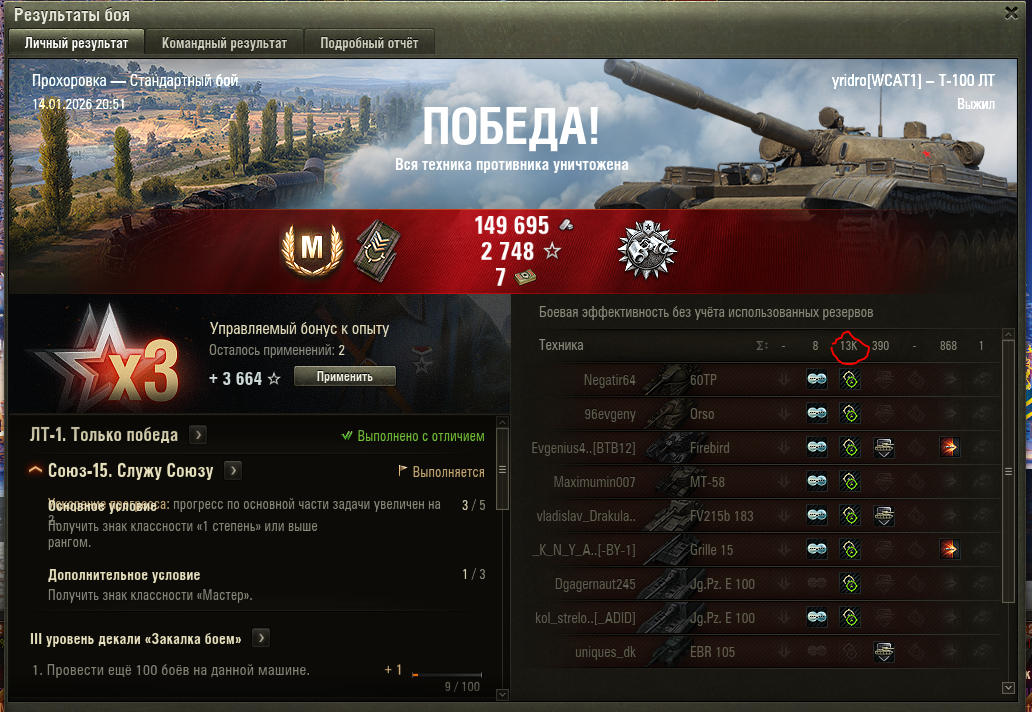
Task: Open the Закалка боем decal arrow button
Action: (260, 638)
